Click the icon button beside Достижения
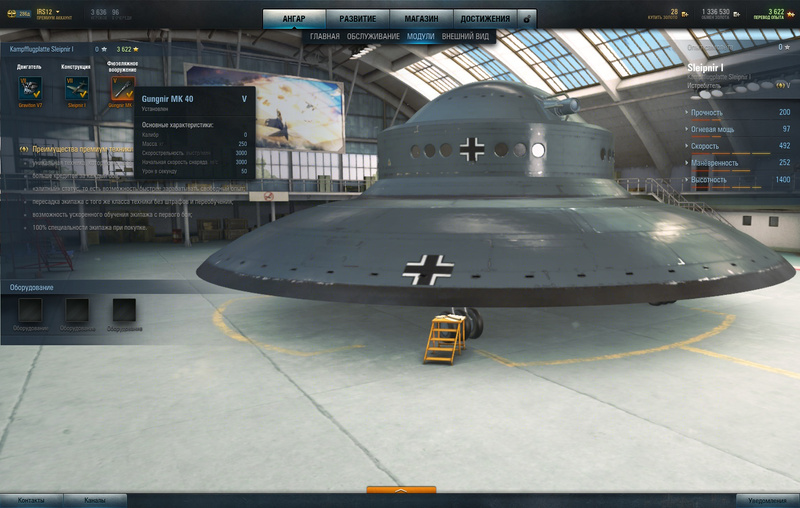Viewport: 800px width, 508px height. (x=527, y=19)
